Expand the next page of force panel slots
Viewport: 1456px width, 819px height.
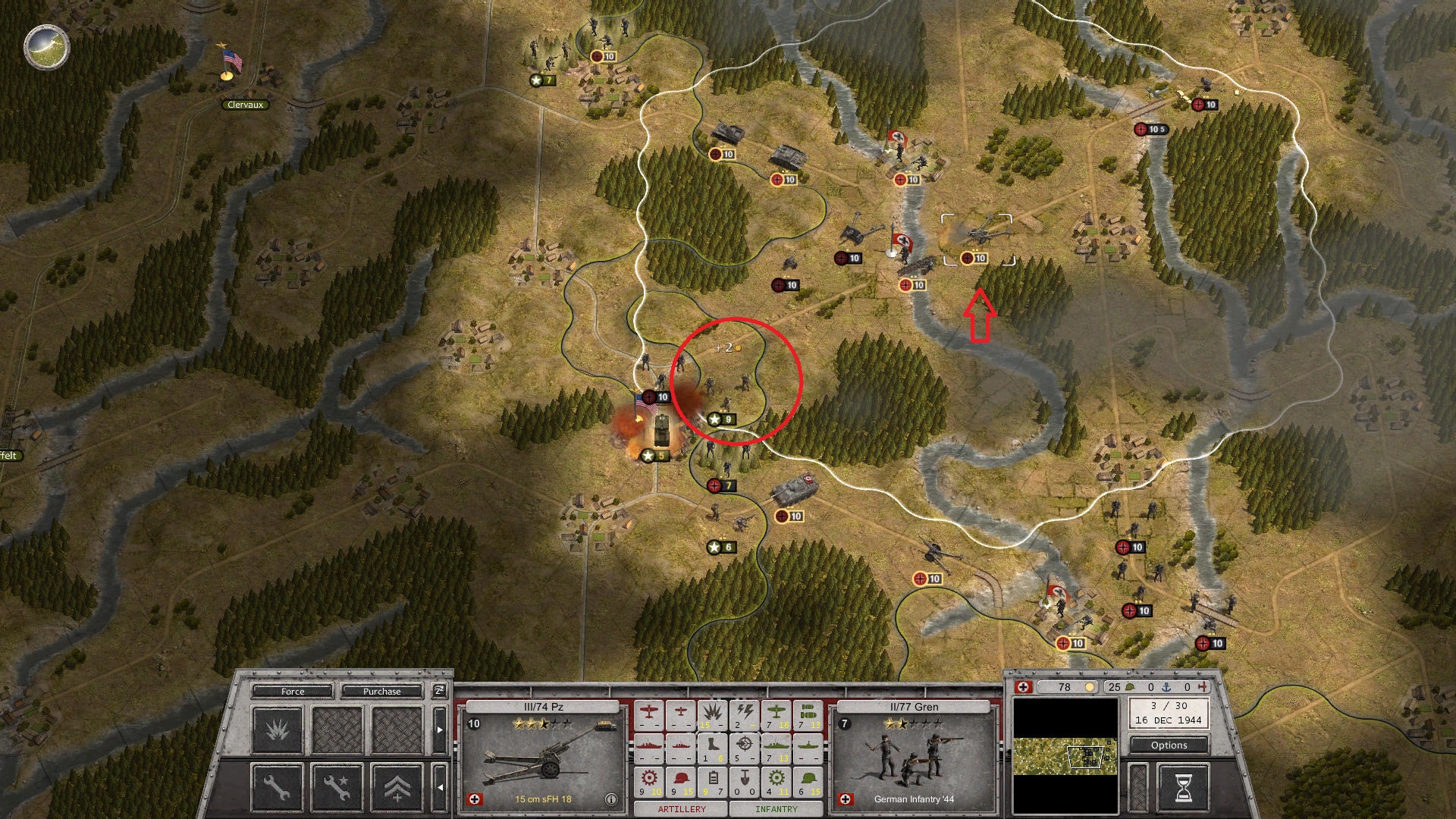(439, 730)
